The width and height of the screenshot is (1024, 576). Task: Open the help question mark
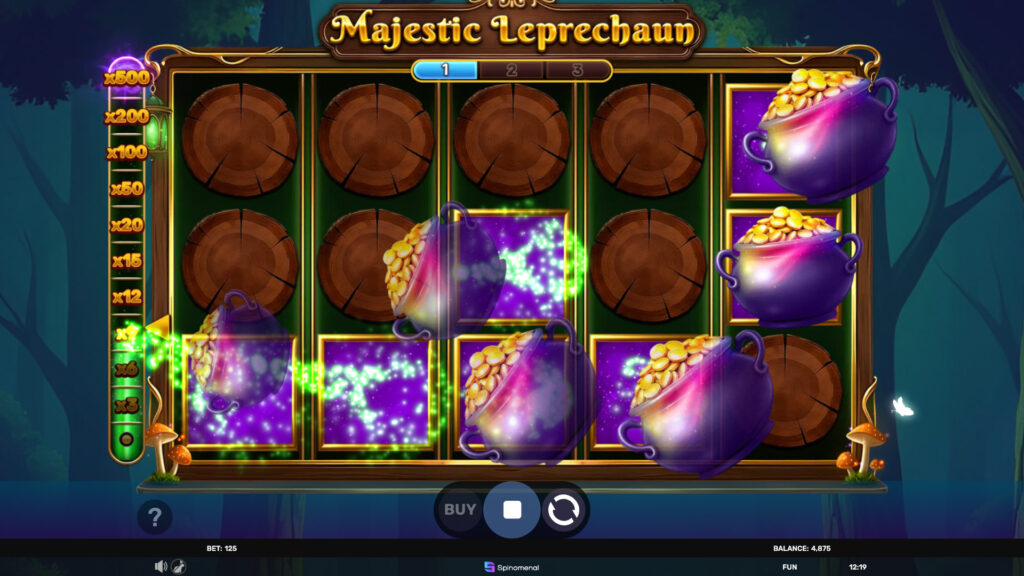(155, 517)
